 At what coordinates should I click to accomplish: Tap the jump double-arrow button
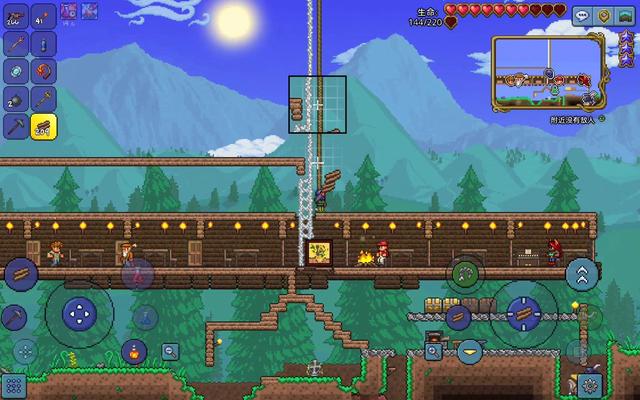tap(581, 274)
